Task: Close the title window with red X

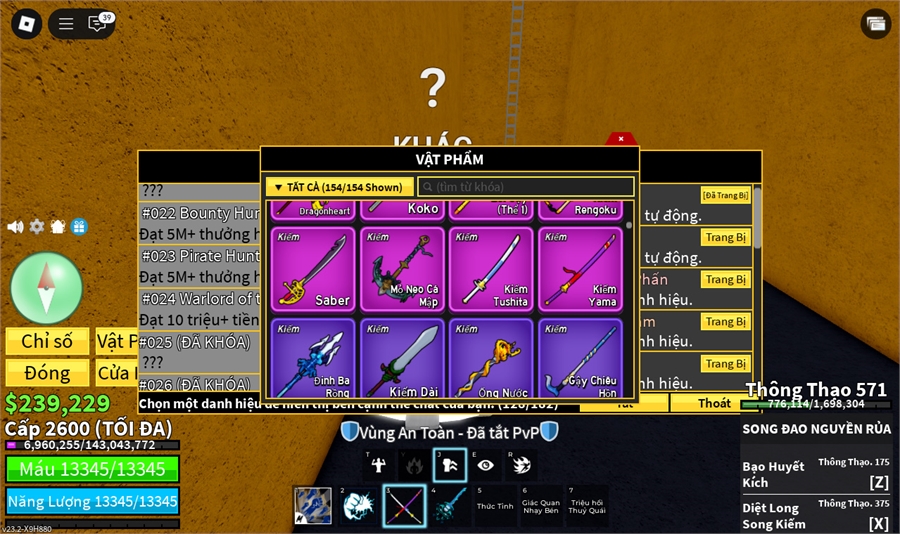Action: tap(621, 139)
